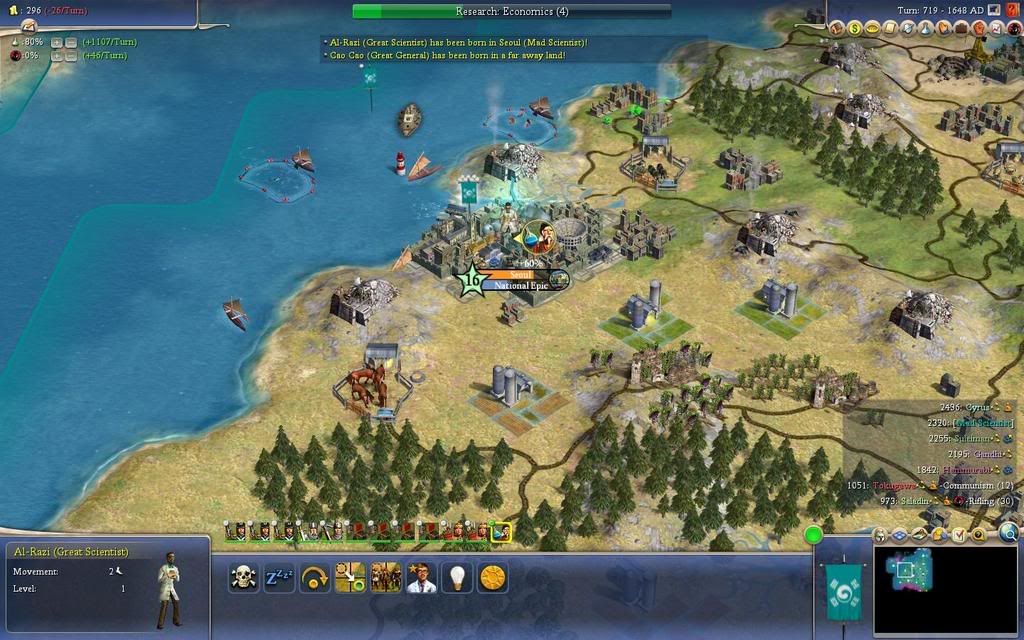Delete unit with the skull button

coord(243,577)
